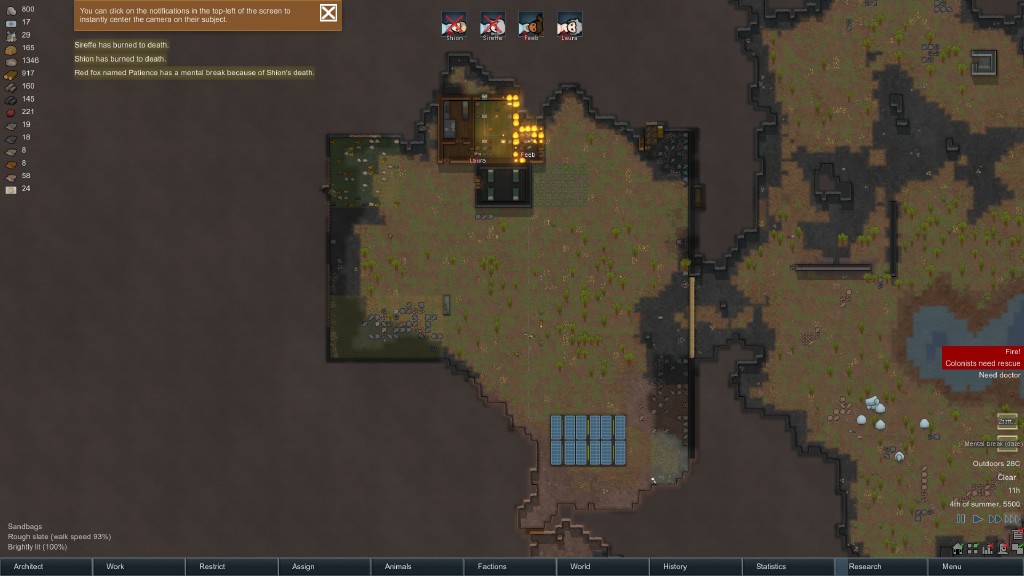Select colonist Laura's portrait
Viewport: 1024px width, 576px height.
(x=569, y=24)
